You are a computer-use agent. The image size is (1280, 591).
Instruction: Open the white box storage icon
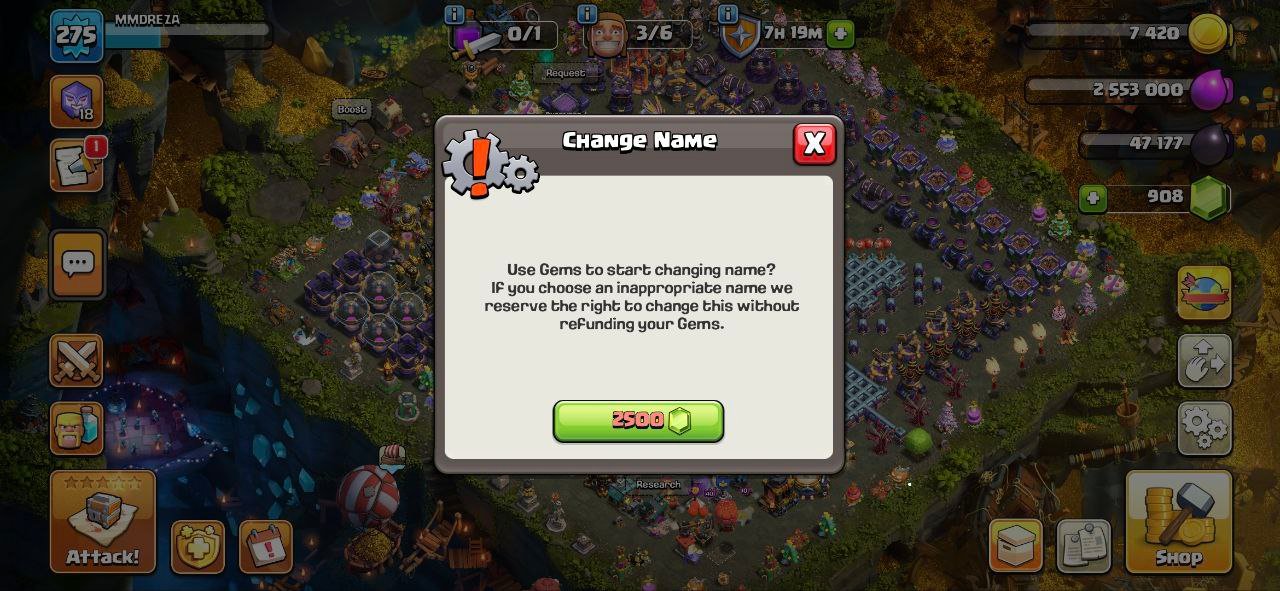[x=1016, y=546]
